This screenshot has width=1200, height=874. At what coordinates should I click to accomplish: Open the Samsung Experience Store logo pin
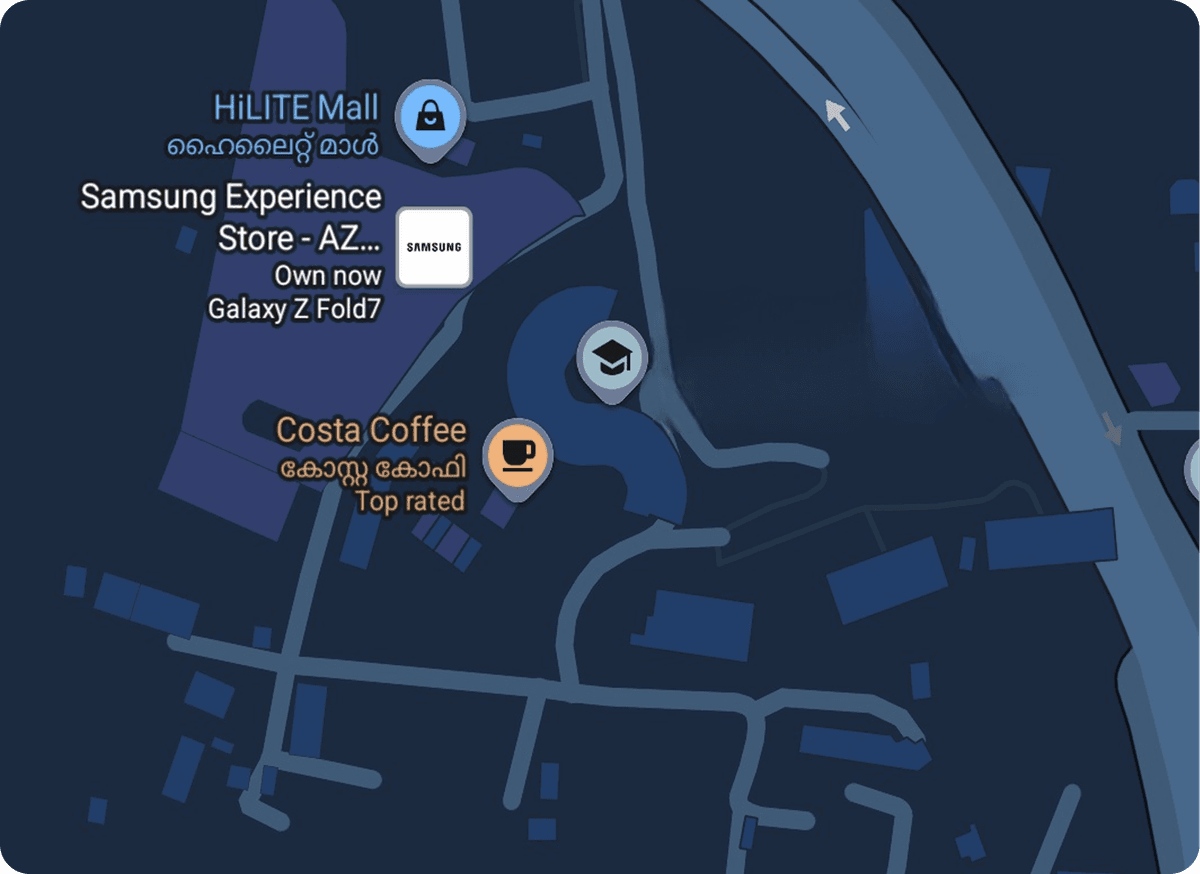coord(434,246)
